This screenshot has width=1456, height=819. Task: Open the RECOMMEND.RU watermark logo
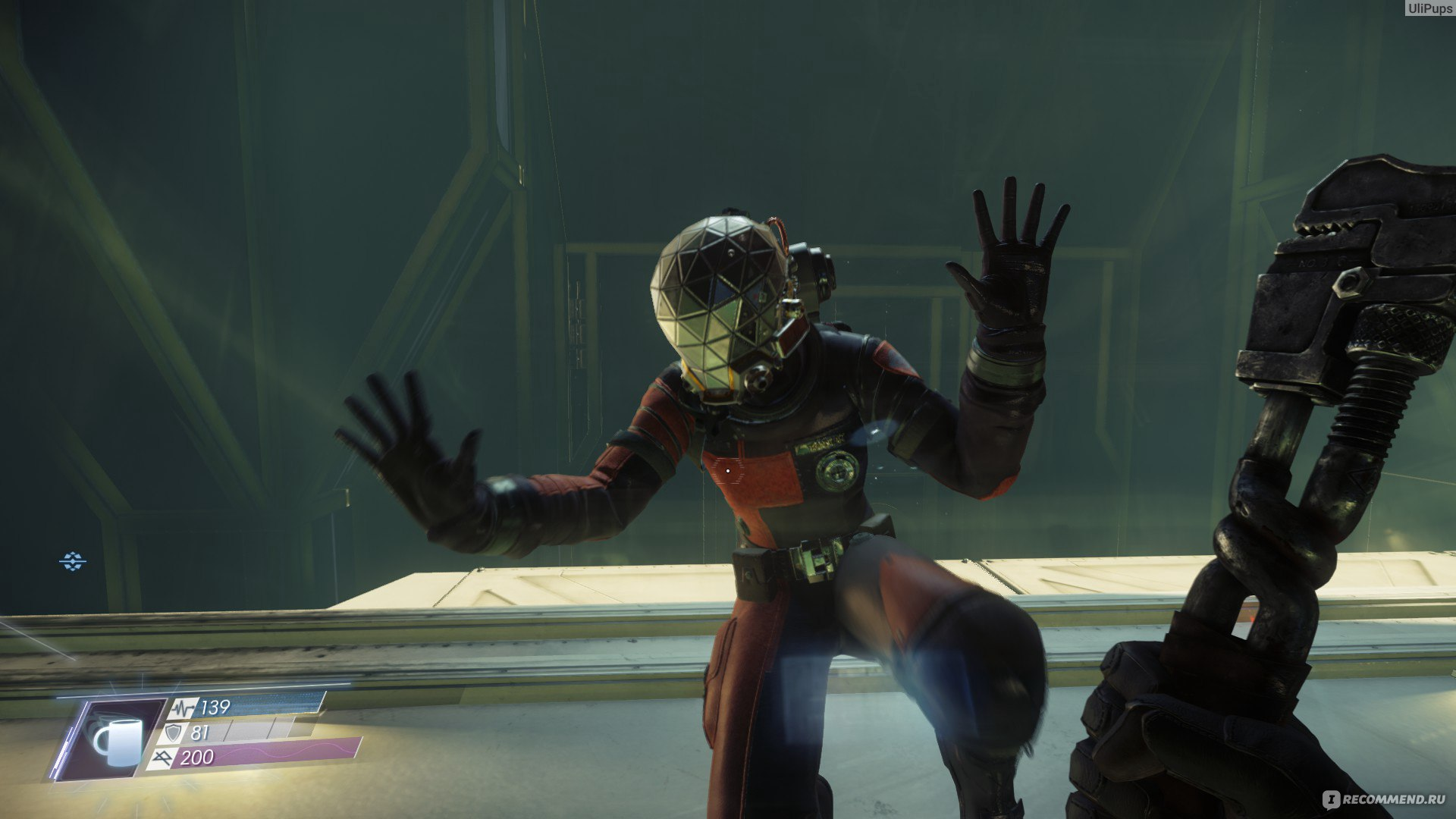point(1385,799)
